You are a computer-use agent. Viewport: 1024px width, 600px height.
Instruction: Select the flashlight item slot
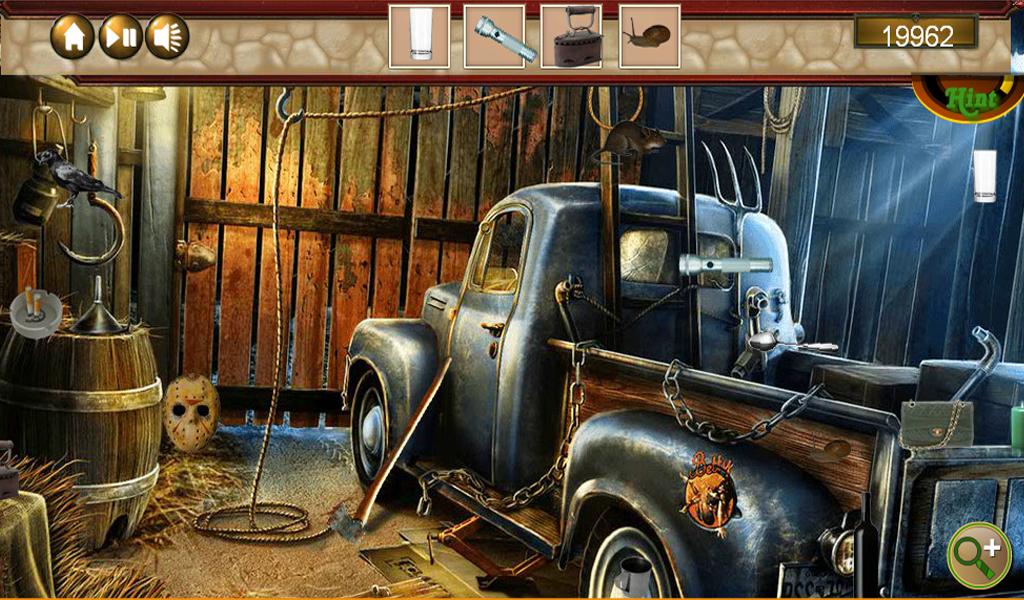pos(494,37)
